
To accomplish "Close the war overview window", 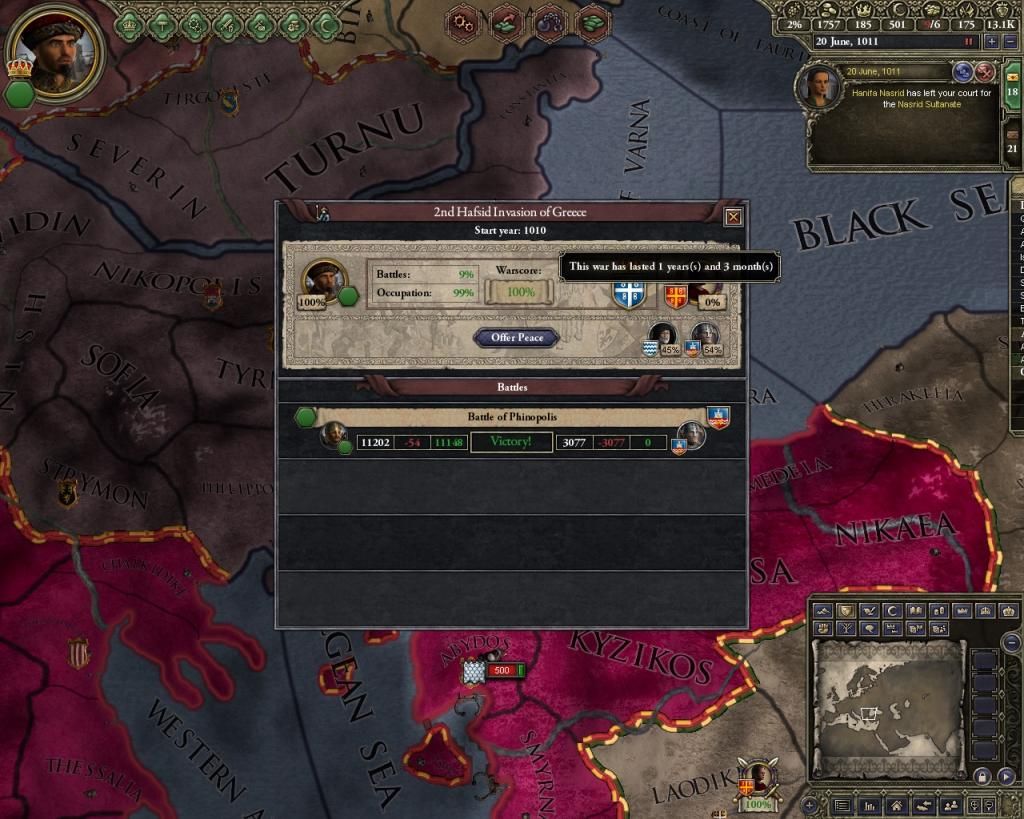I will 733,215.
